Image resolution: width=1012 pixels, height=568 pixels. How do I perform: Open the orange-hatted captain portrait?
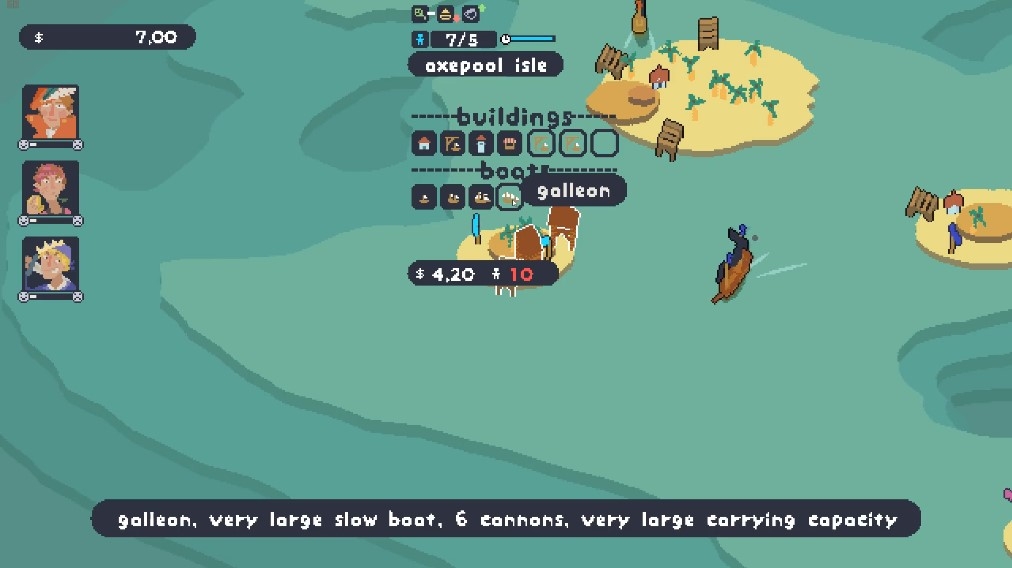click(x=50, y=112)
